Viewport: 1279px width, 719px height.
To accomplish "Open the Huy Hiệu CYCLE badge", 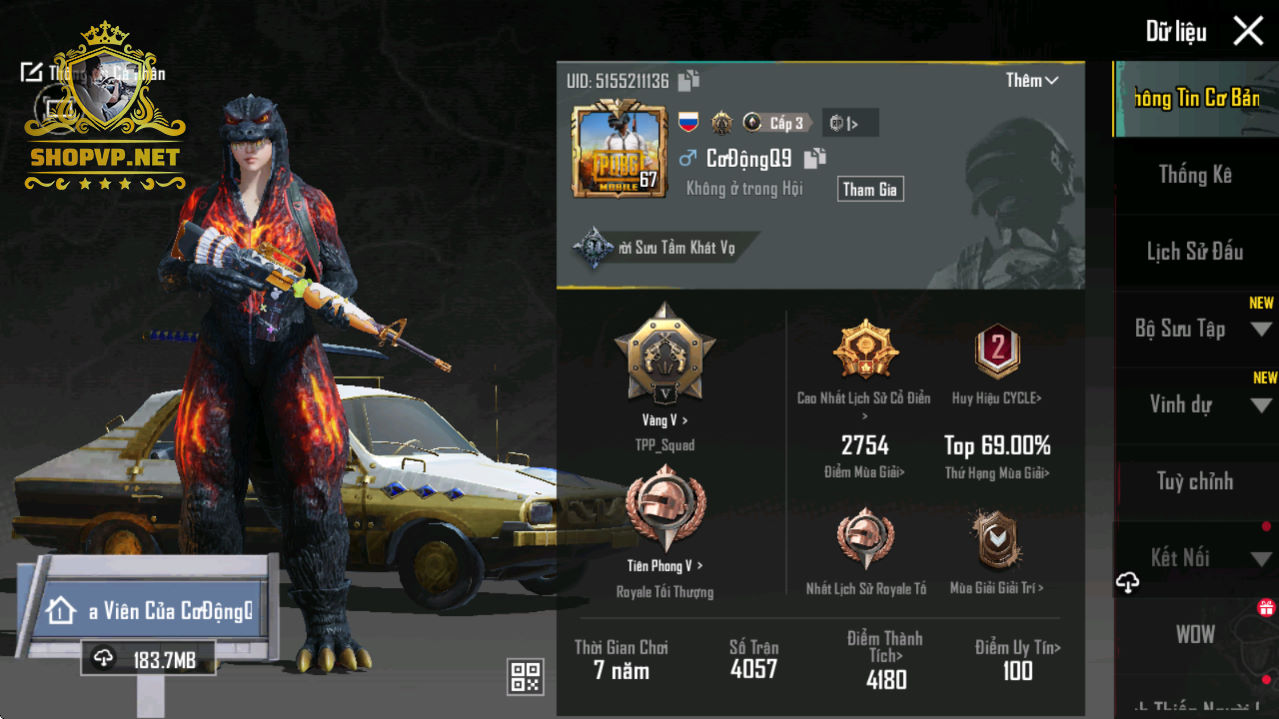I will tap(996, 352).
